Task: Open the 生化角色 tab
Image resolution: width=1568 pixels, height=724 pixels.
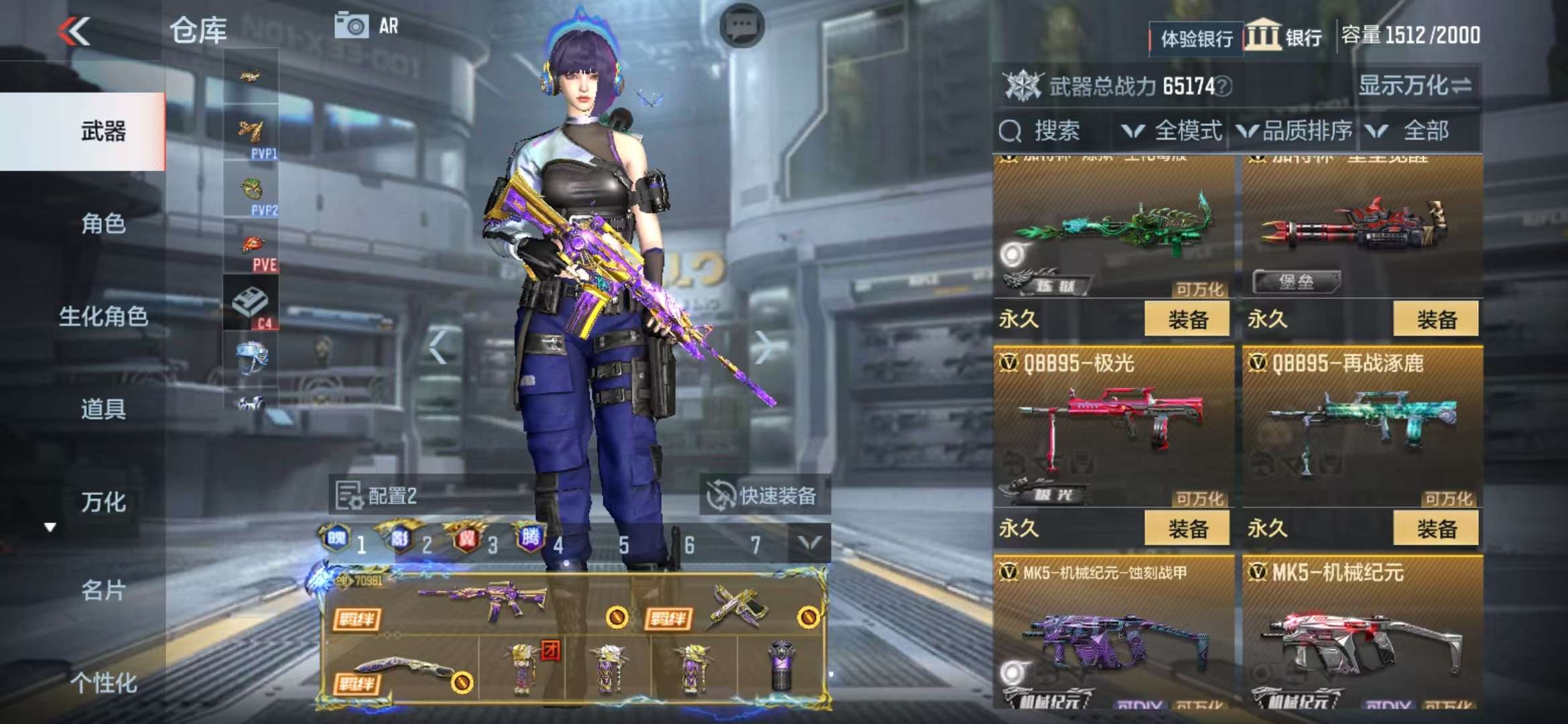Action: (103, 316)
